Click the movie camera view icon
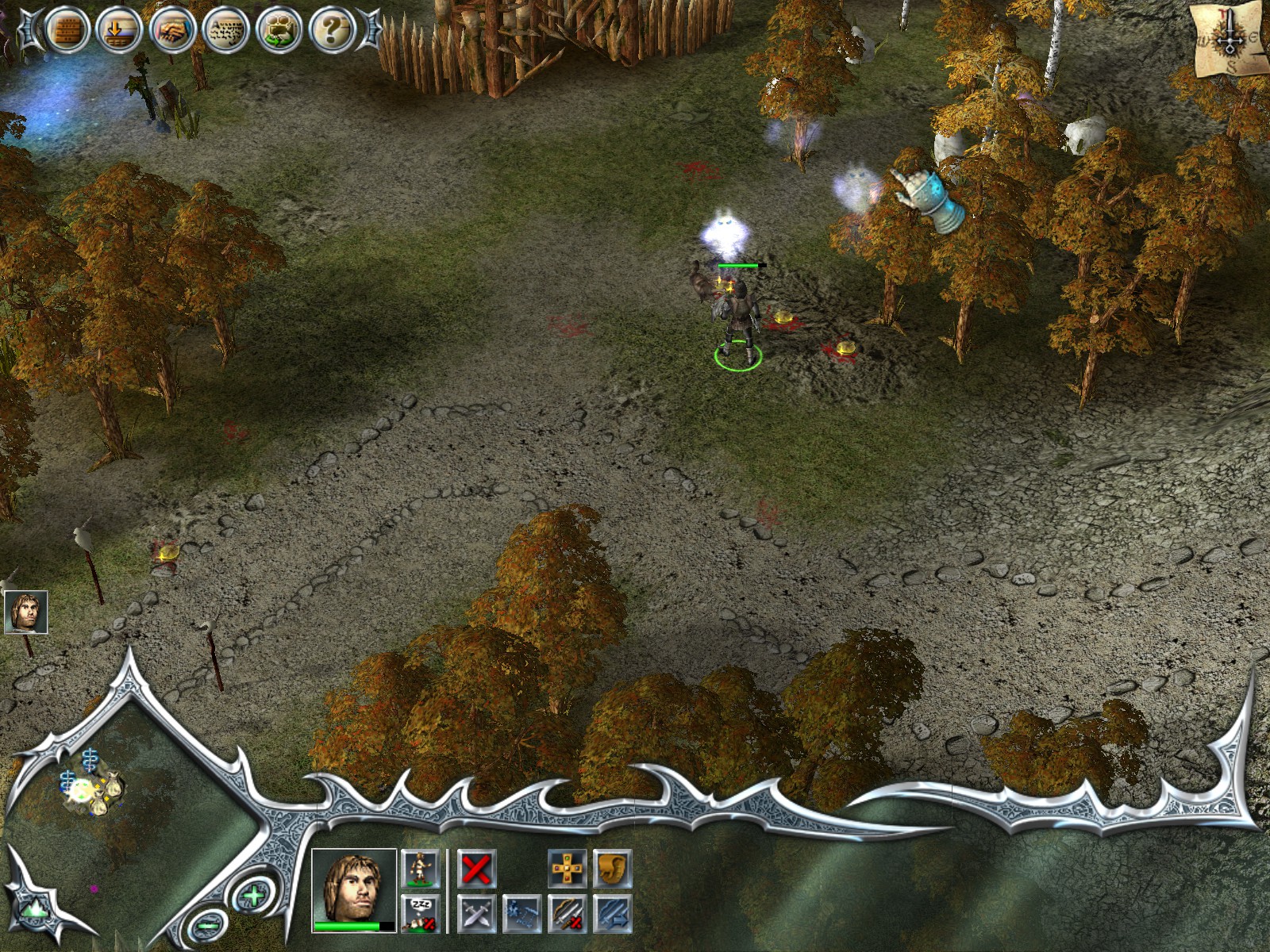The width and height of the screenshot is (1270, 952). [279, 30]
